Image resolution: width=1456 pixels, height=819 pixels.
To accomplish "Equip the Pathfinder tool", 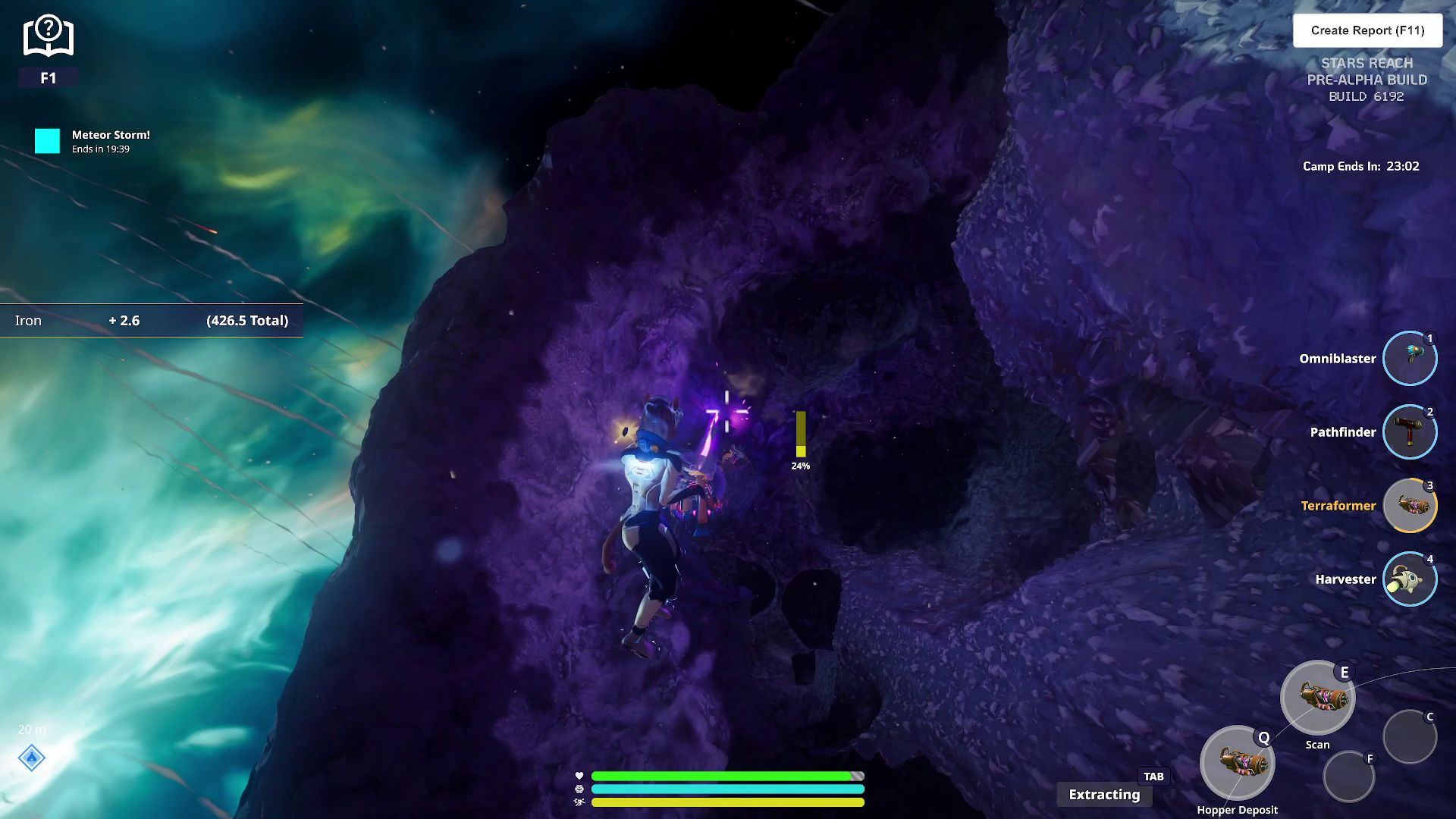I will coord(1409,431).
